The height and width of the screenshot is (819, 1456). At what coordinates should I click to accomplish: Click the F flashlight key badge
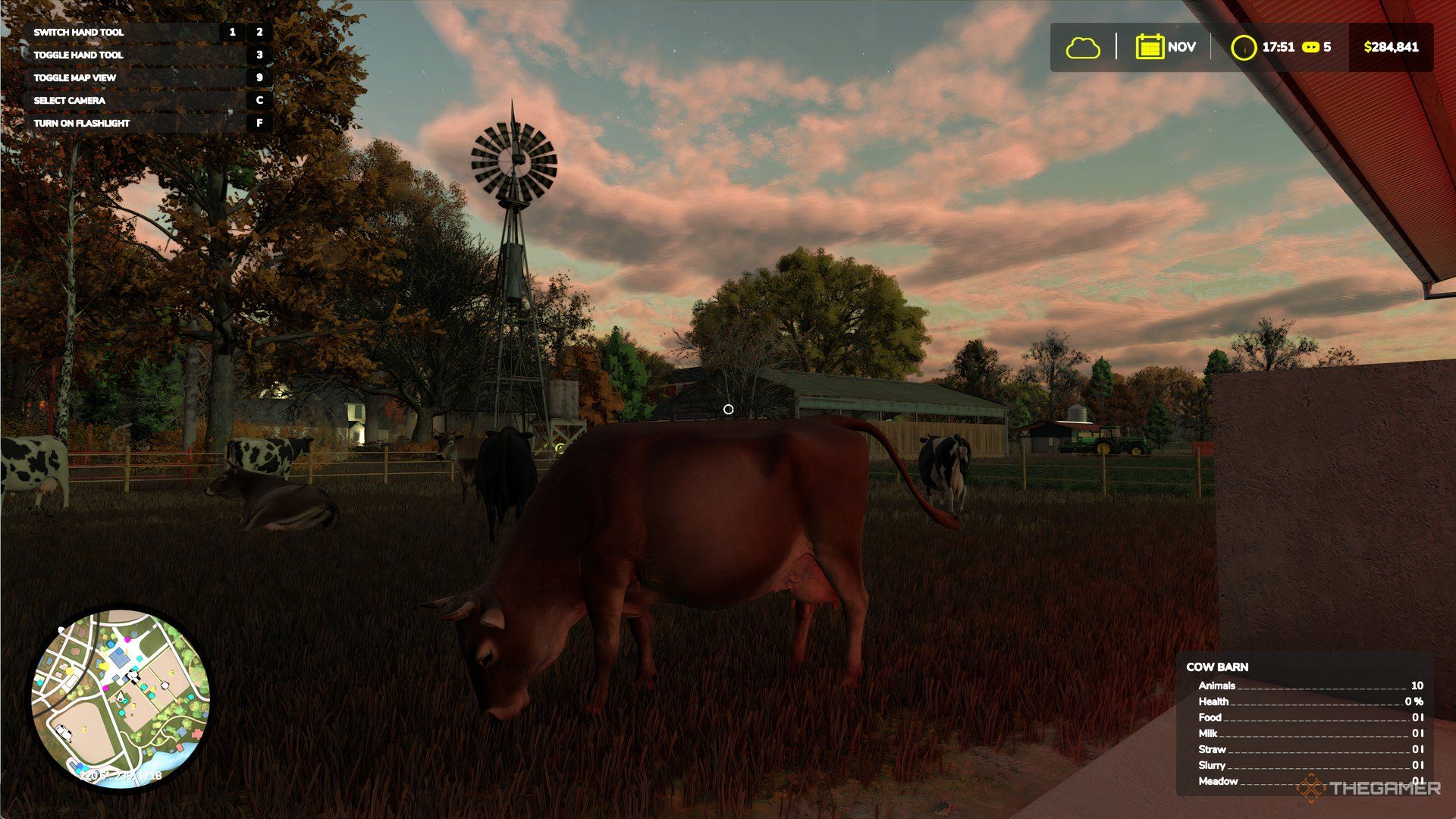pos(261,121)
